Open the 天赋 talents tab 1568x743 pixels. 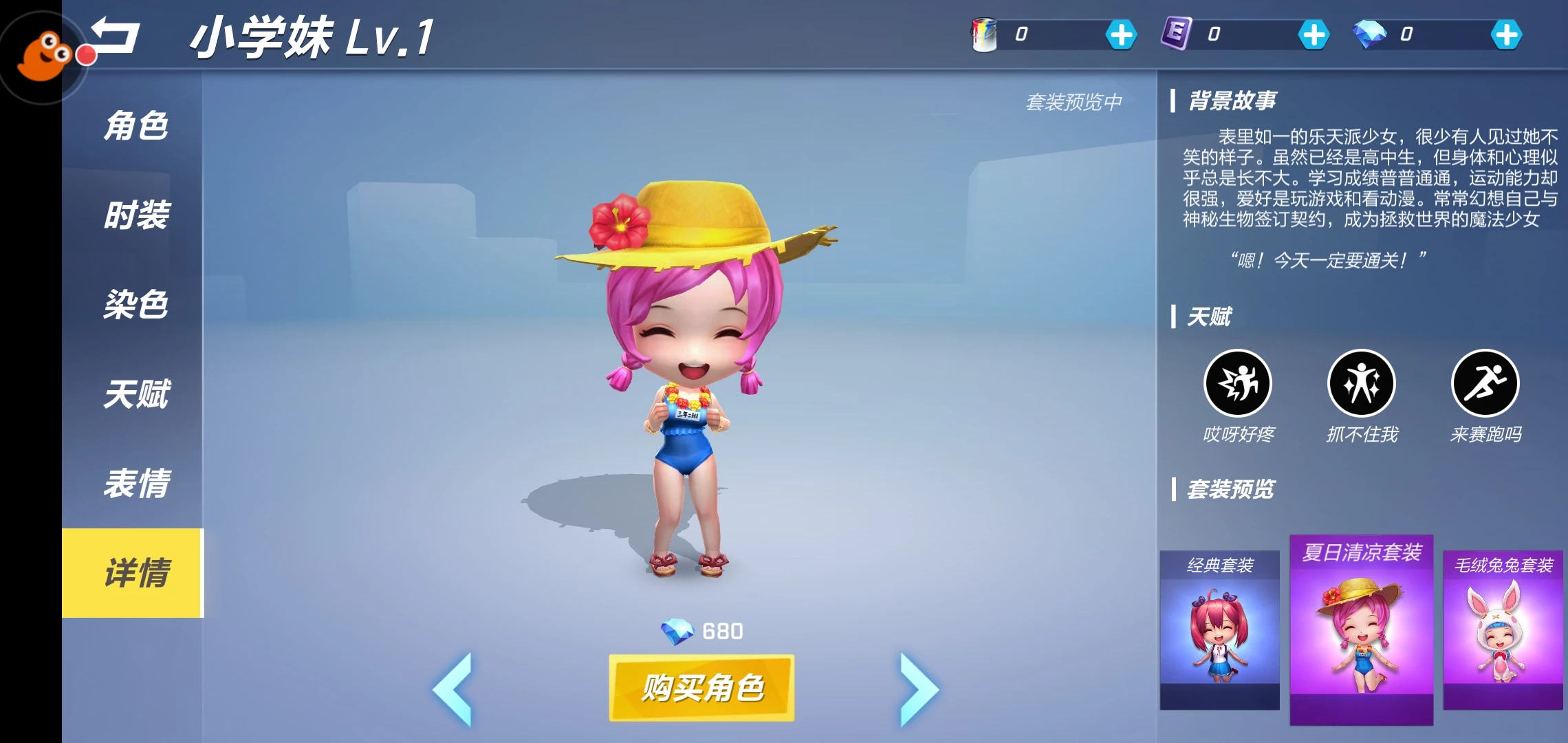click(x=135, y=394)
